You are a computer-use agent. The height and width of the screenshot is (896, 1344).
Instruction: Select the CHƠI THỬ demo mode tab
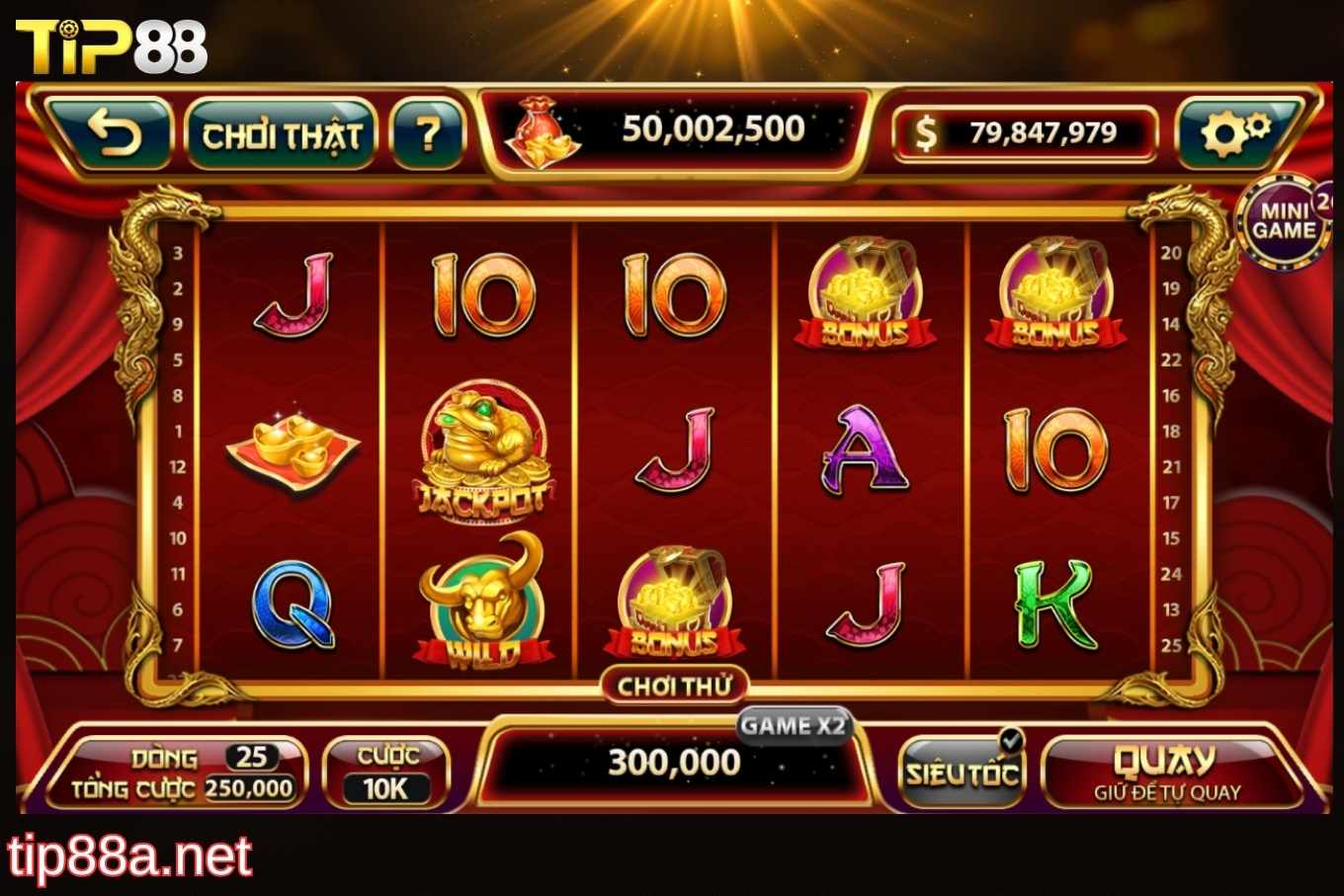coord(677,685)
